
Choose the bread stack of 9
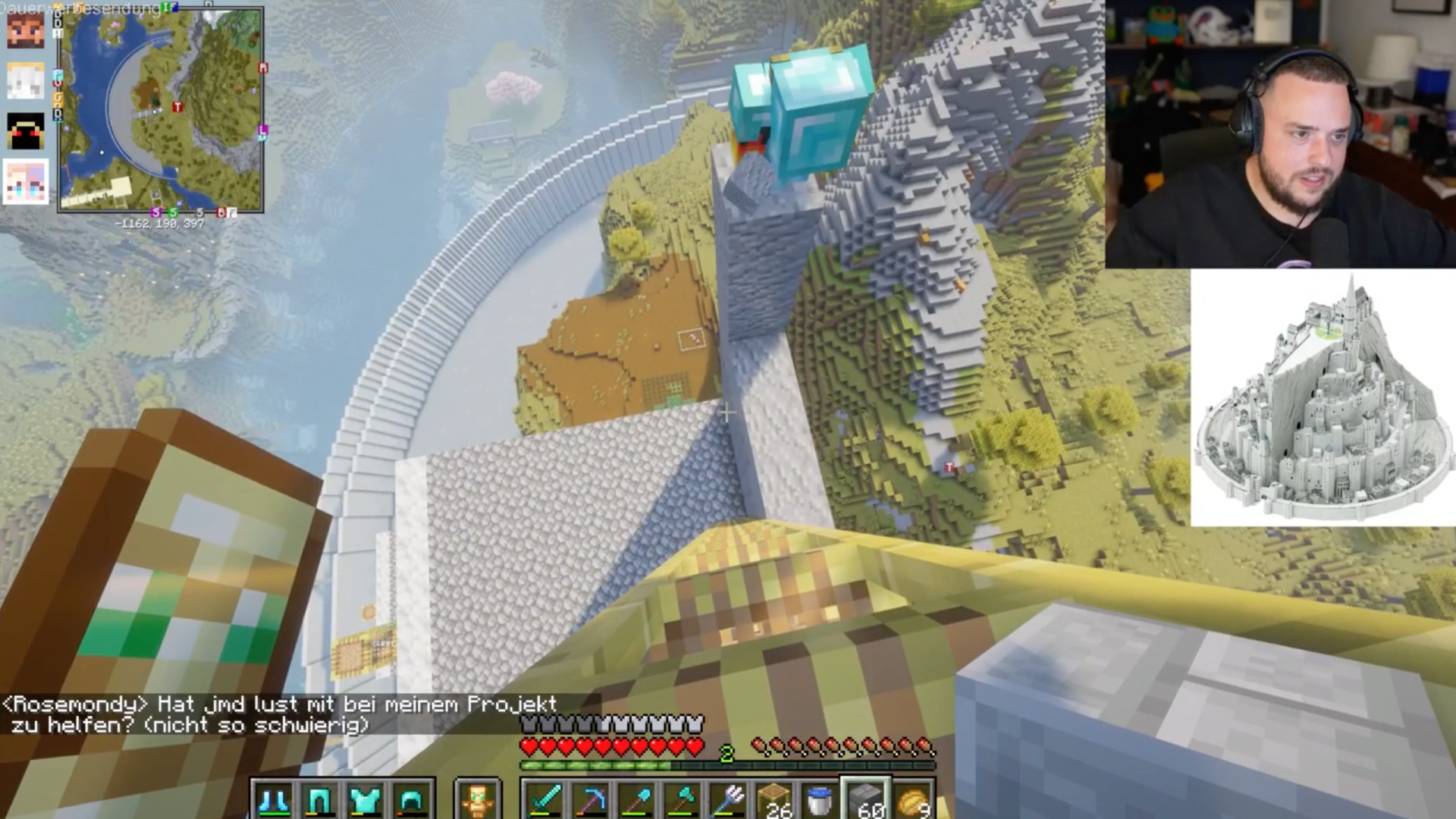pos(912,801)
